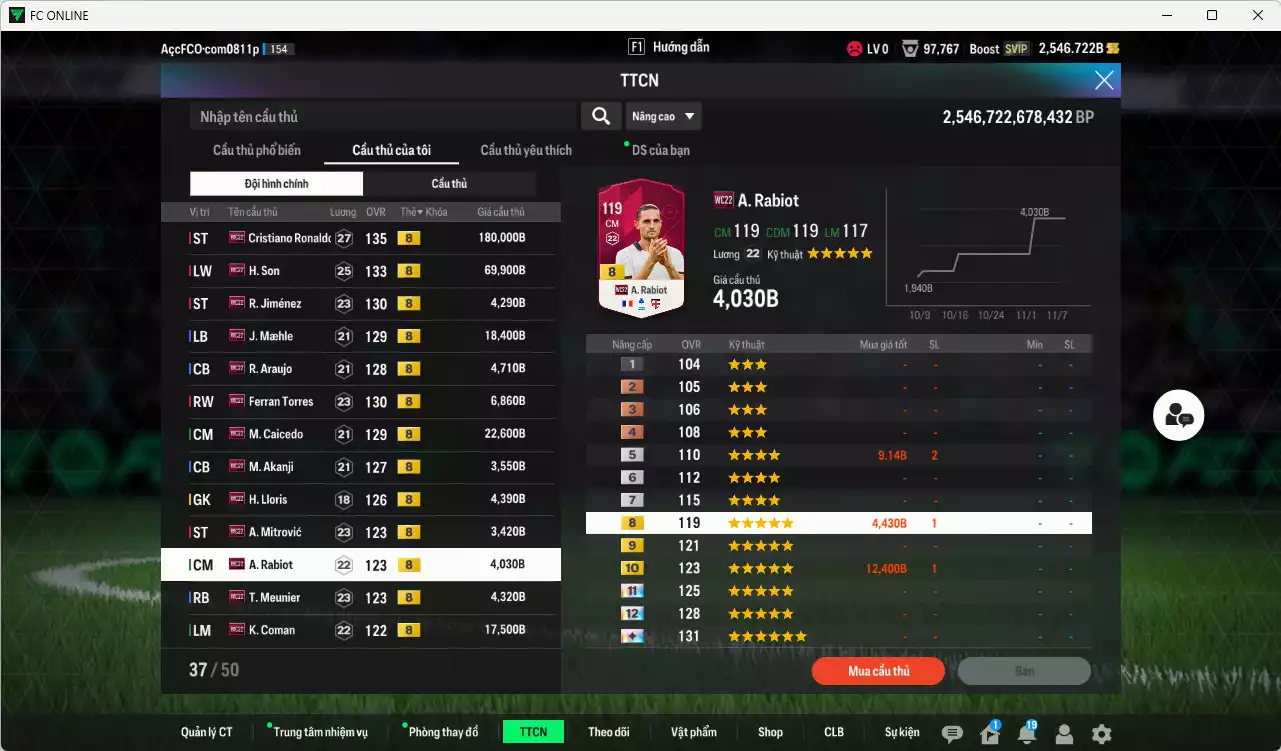Open the Shop tab in bottom navigation
Screen dimensions: 1281x751
click(x=770, y=732)
